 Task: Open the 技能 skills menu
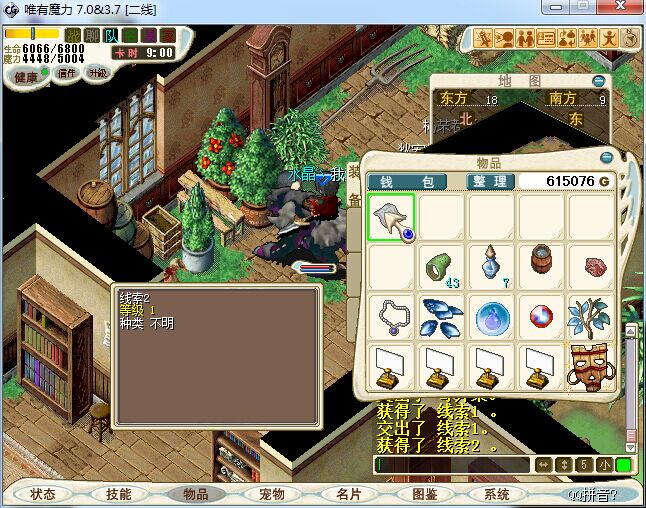(119, 494)
